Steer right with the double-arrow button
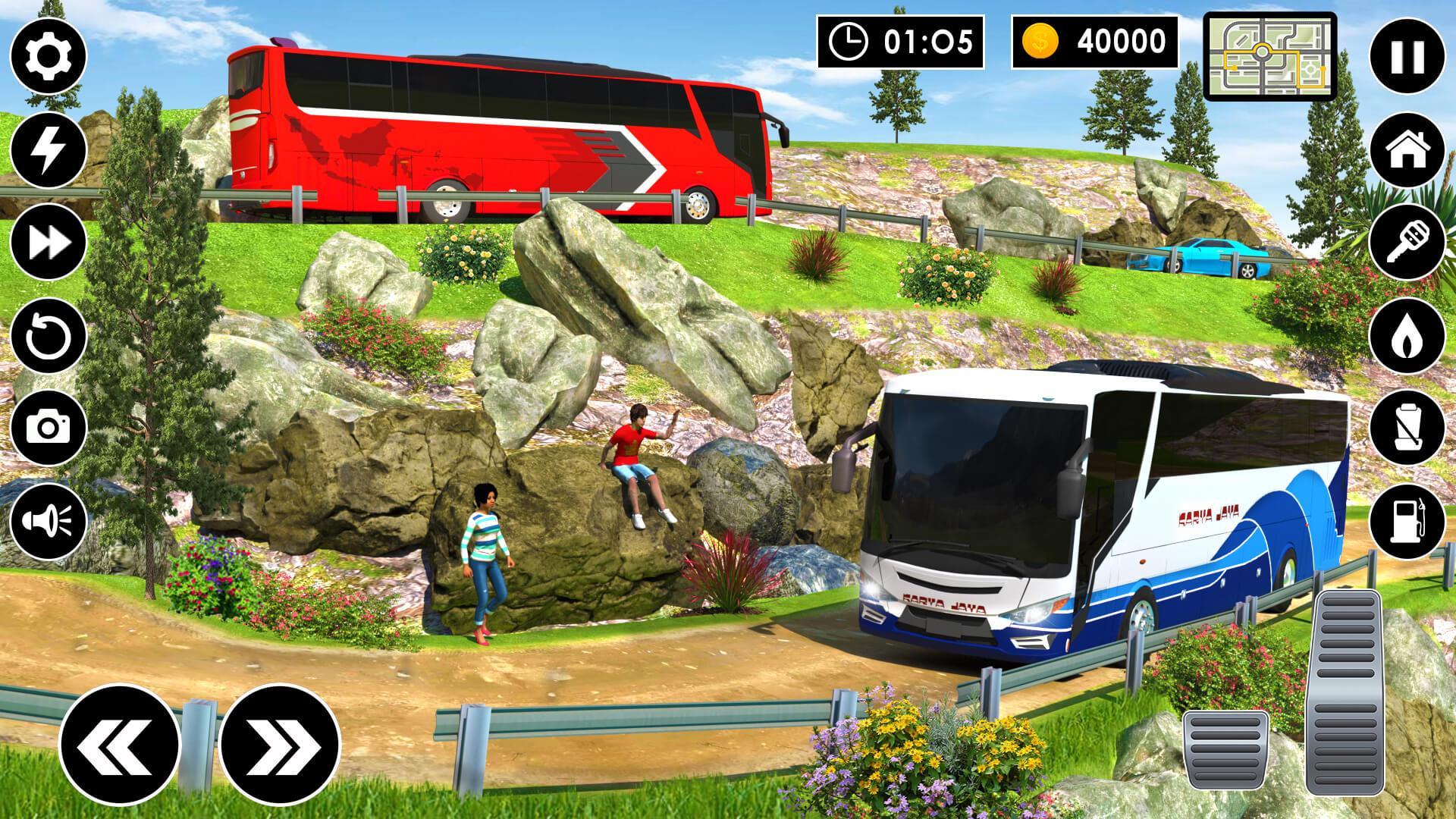This screenshot has height=819, width=1456. [x=279, y=744]
